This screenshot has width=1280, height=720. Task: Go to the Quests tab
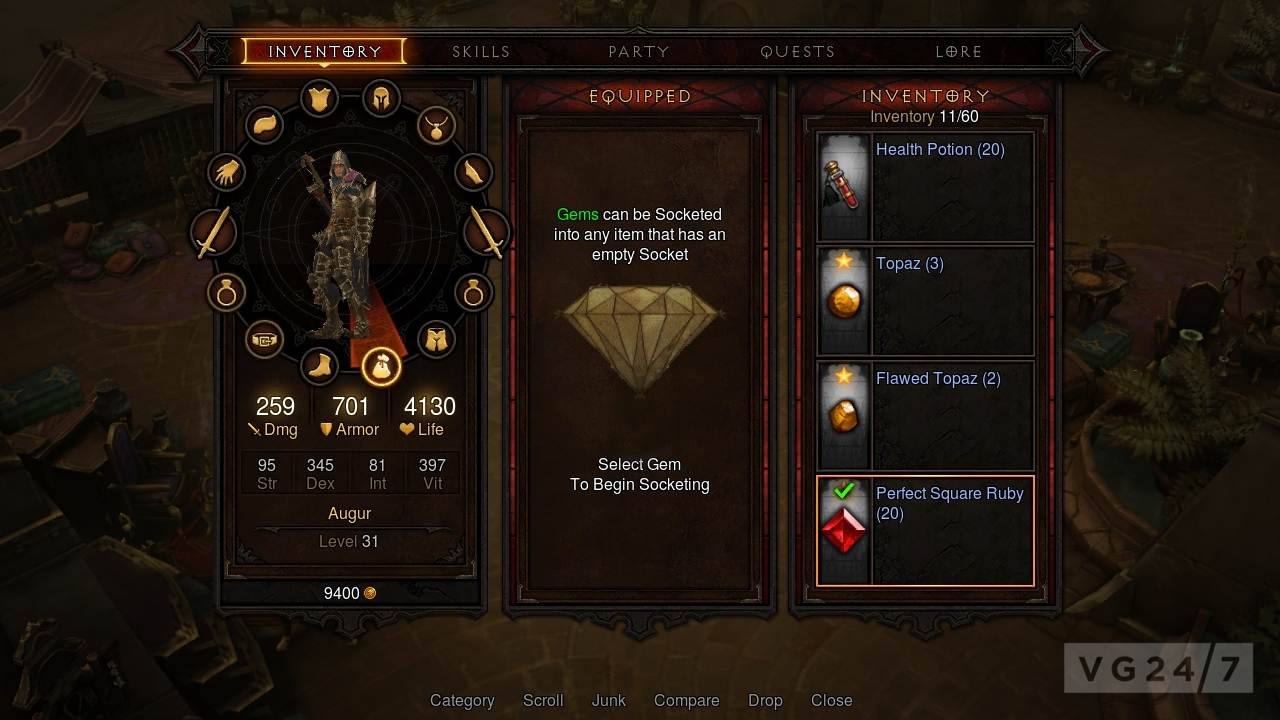point(797,51)
